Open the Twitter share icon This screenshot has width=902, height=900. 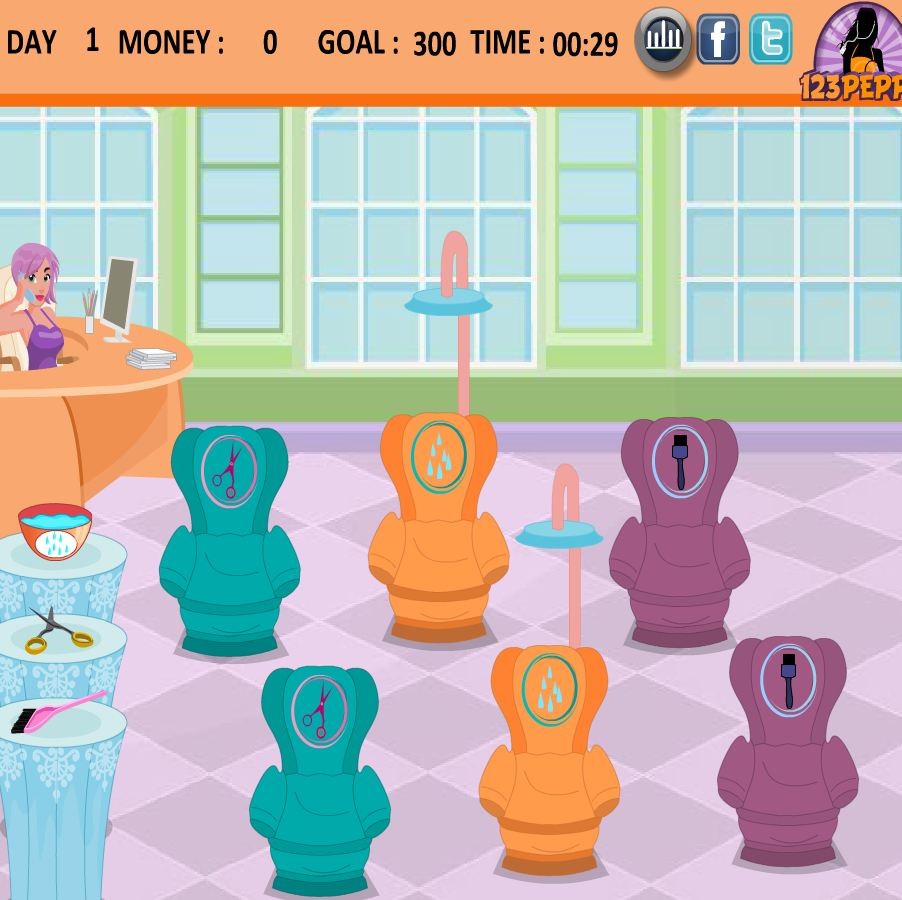pos(770,40)
